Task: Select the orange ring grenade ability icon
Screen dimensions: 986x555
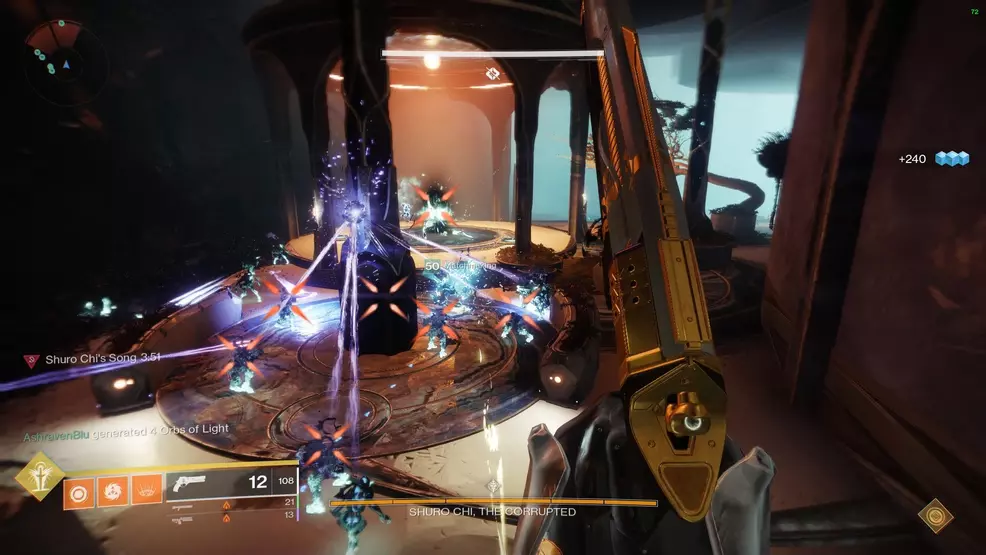Action: (78, 491)
